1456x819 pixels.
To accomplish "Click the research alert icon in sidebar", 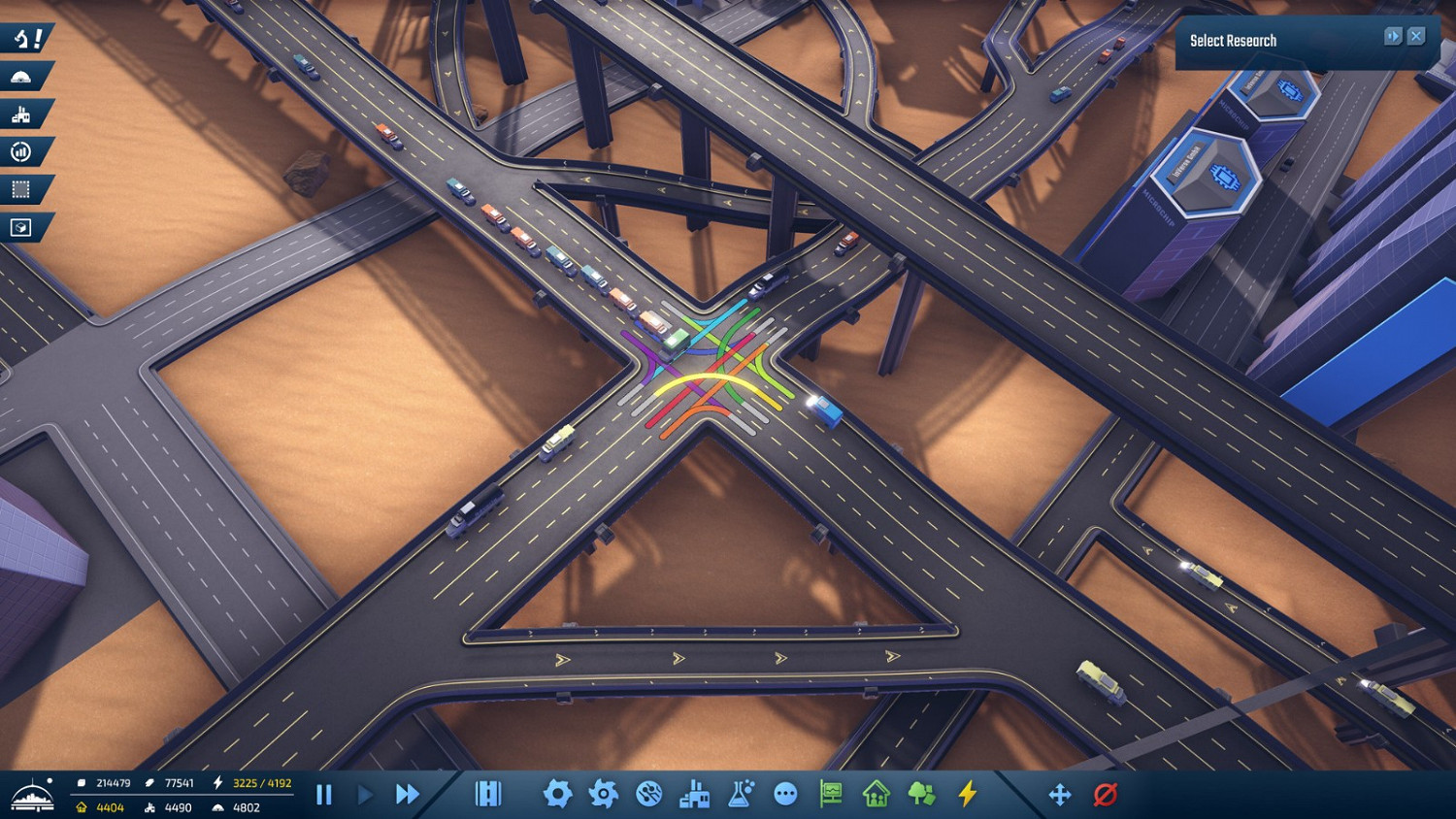I will click(x=21, y=39).
